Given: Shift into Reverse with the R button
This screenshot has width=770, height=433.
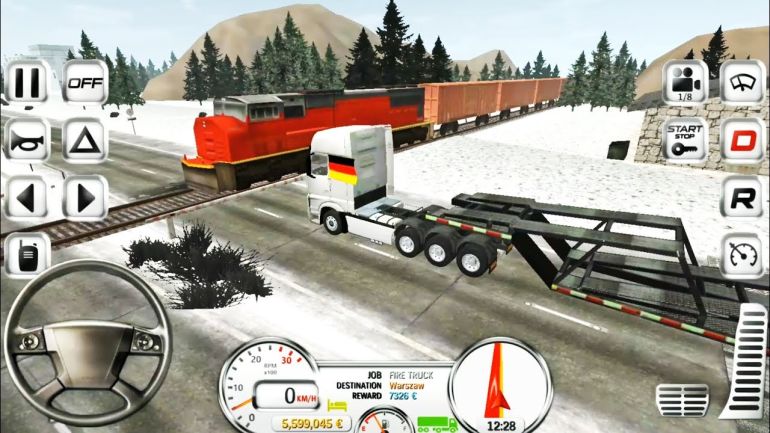Looking at the screenshot, I should point(741,198).
